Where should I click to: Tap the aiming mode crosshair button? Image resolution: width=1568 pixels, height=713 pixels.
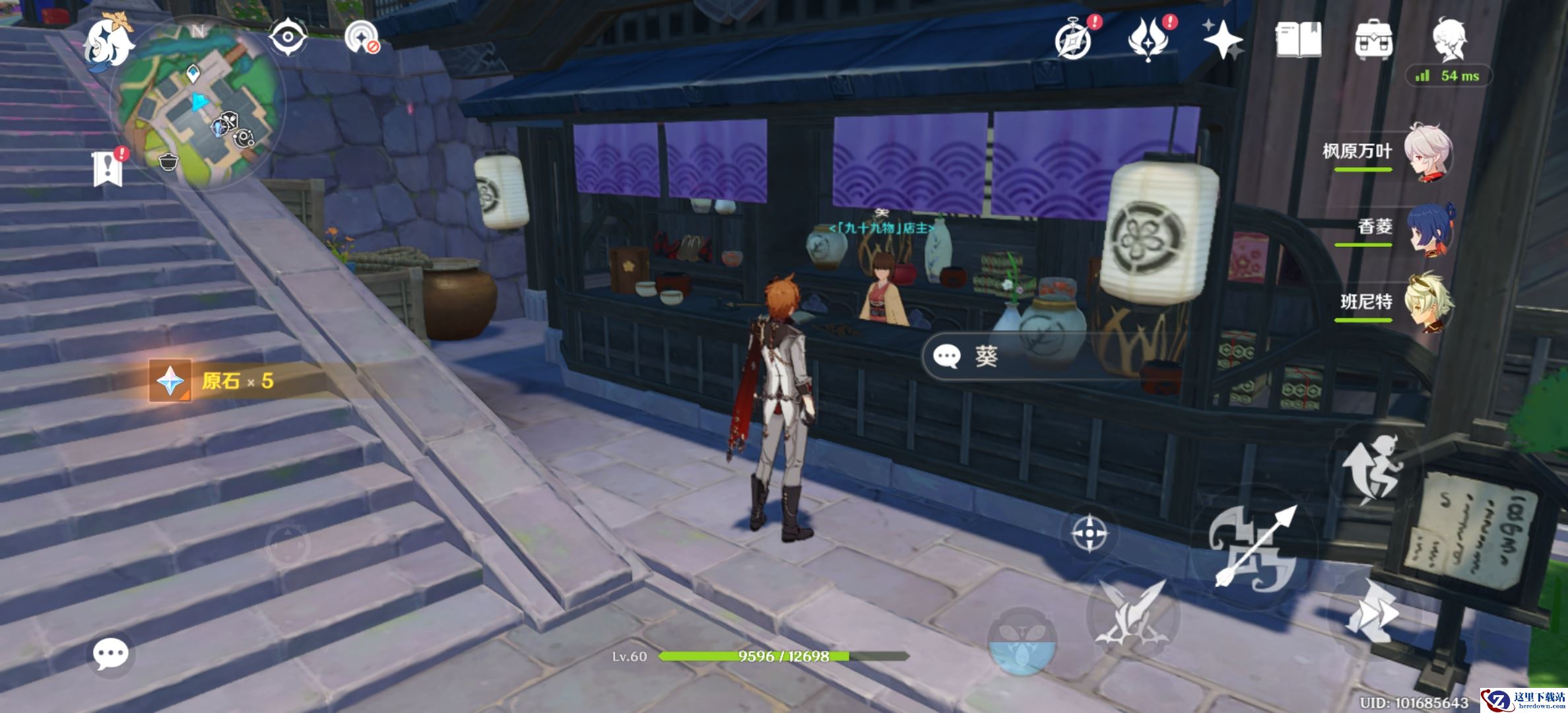pos(1089,533)
